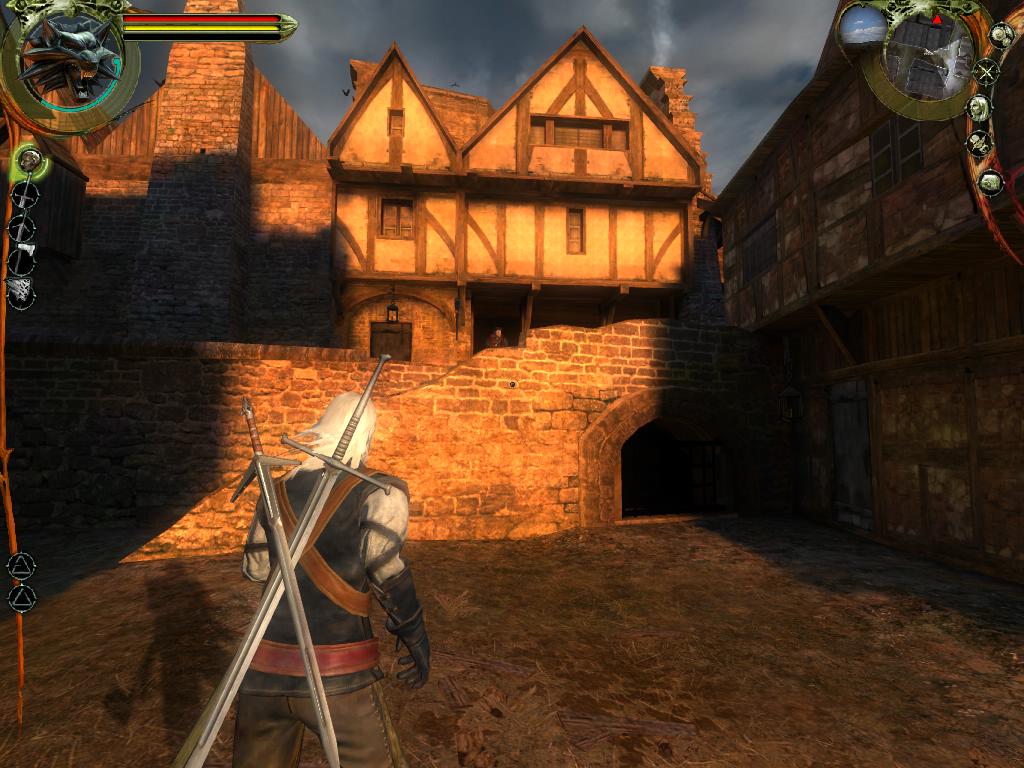Click the crossed swords icon
The image size is (1024, 768).
pyautogui.click(x=987, y=71)
